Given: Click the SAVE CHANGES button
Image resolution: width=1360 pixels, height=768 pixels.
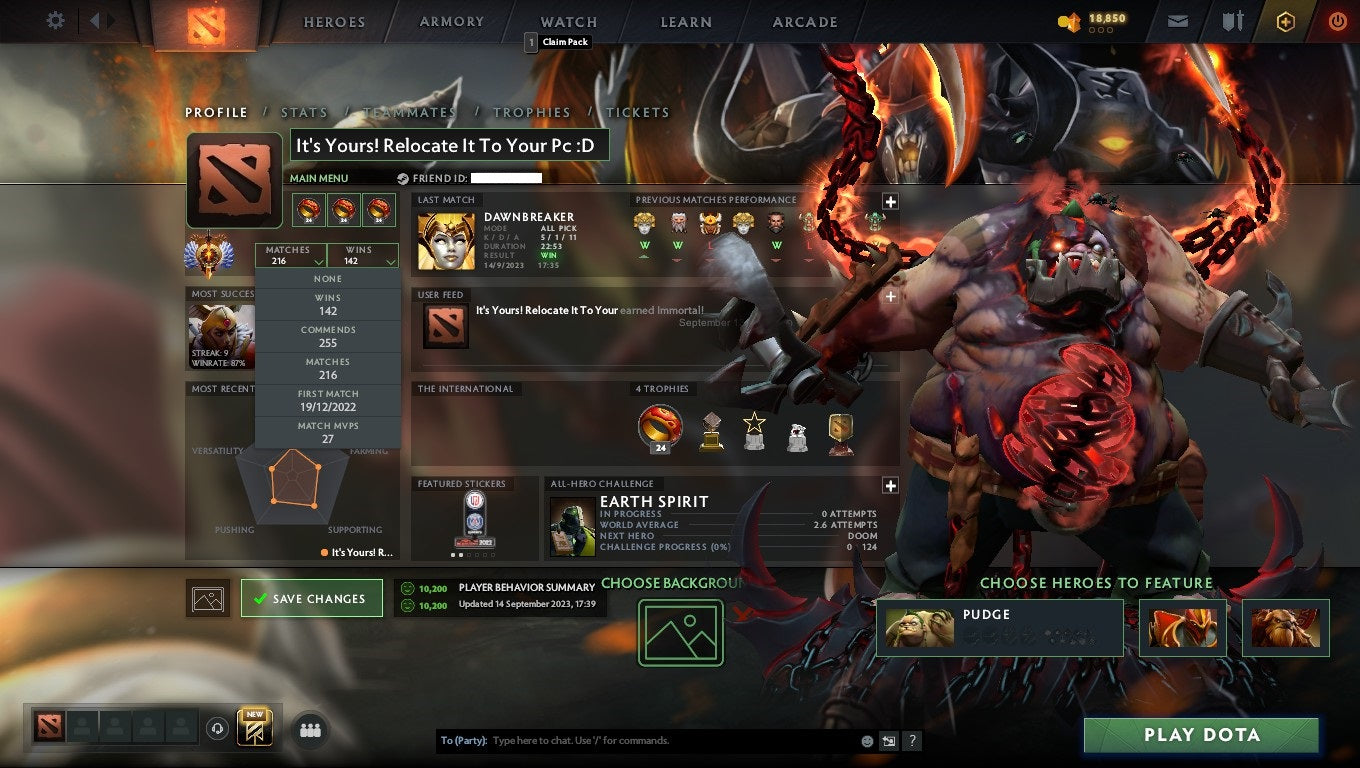Looking at the screenshot, I should (312, 598).
